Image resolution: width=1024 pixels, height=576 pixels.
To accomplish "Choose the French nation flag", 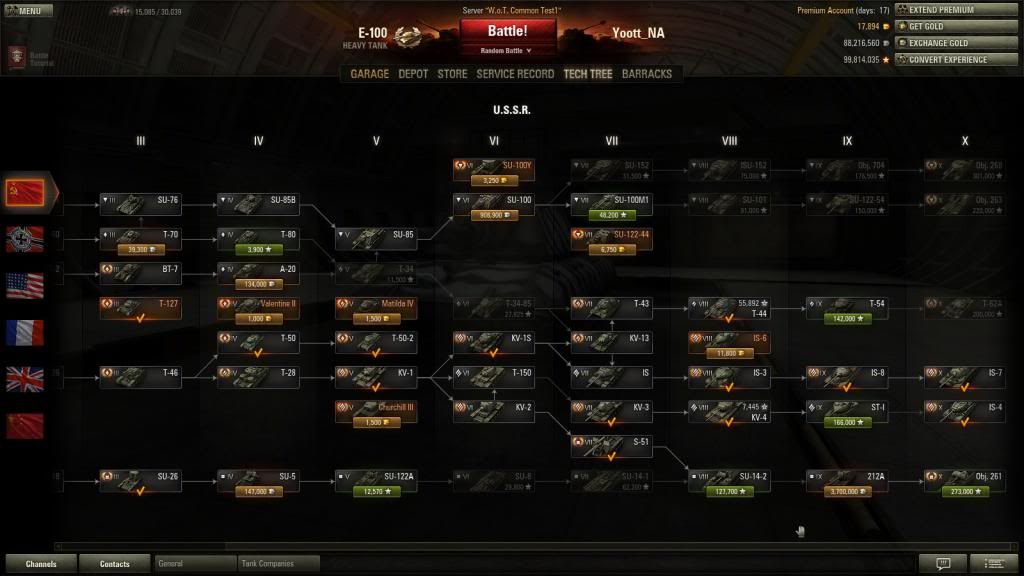I will pyautogui.click(x=25, y=331).
